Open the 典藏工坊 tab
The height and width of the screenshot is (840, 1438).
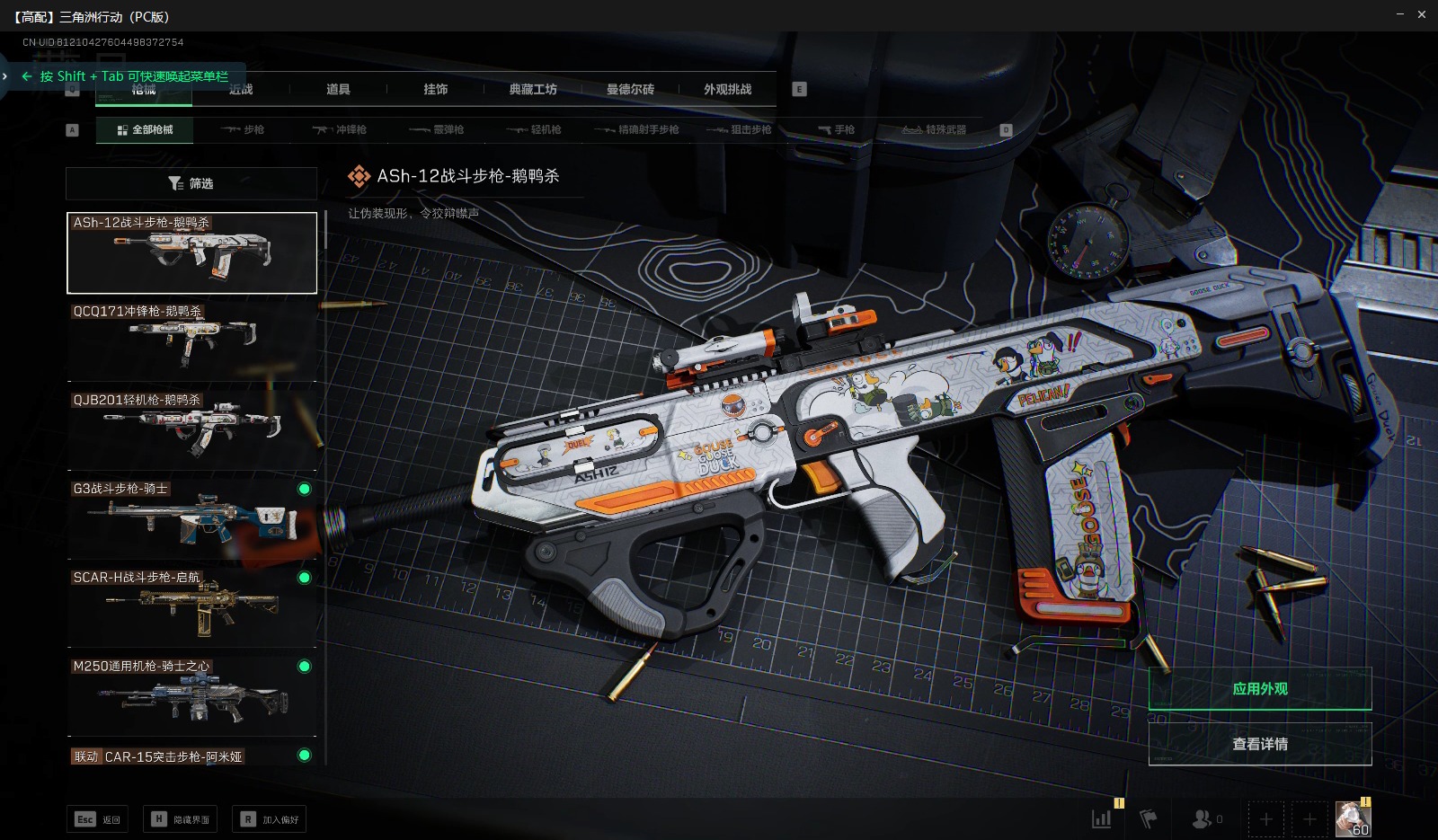[x=533, y=89]
